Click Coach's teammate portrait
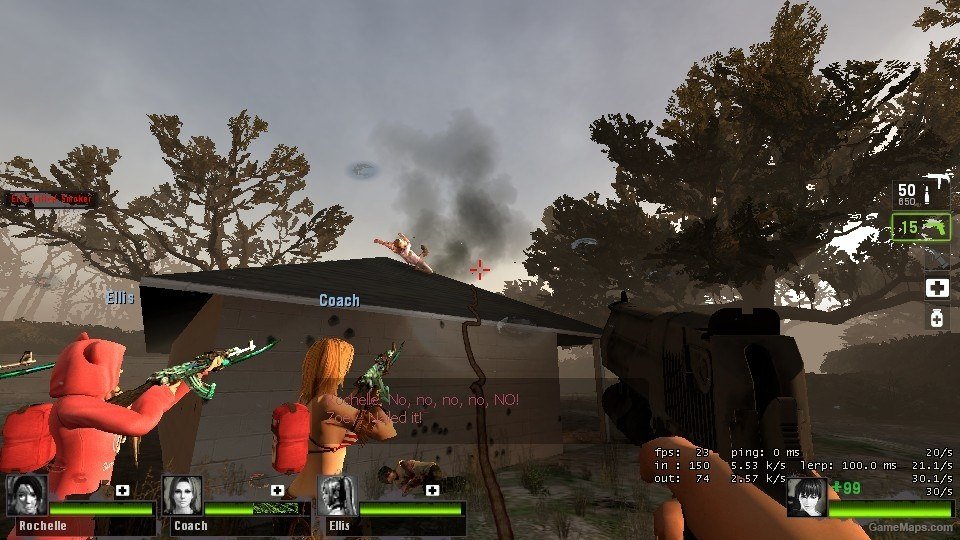Image resolution: width=960 pixels, height=540 pixels. point(182,495)
